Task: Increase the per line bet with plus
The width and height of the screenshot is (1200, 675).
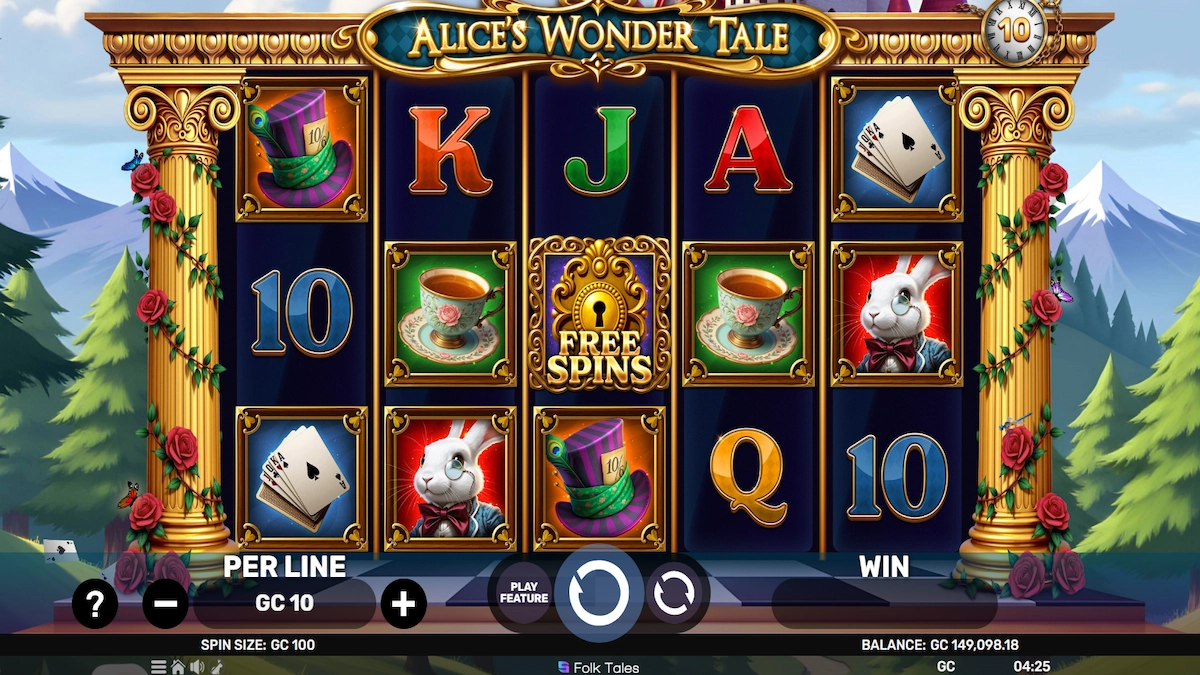Action: tap(403, 604)
